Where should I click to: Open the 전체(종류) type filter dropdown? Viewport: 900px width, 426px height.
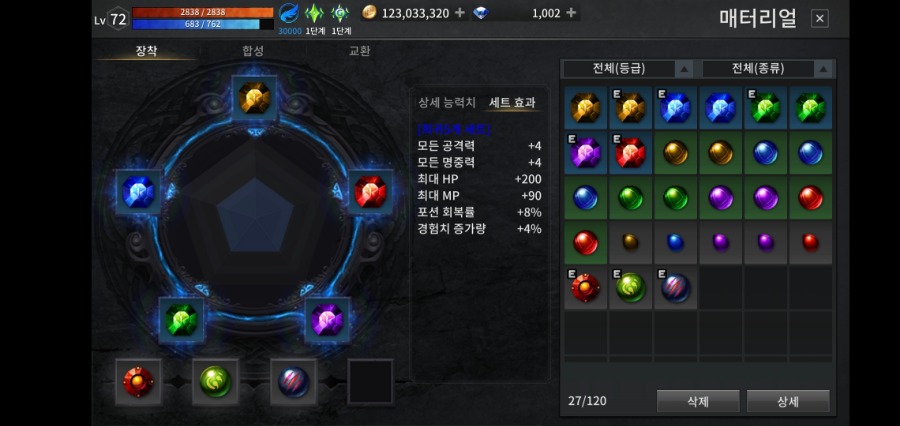coord(767,69)
